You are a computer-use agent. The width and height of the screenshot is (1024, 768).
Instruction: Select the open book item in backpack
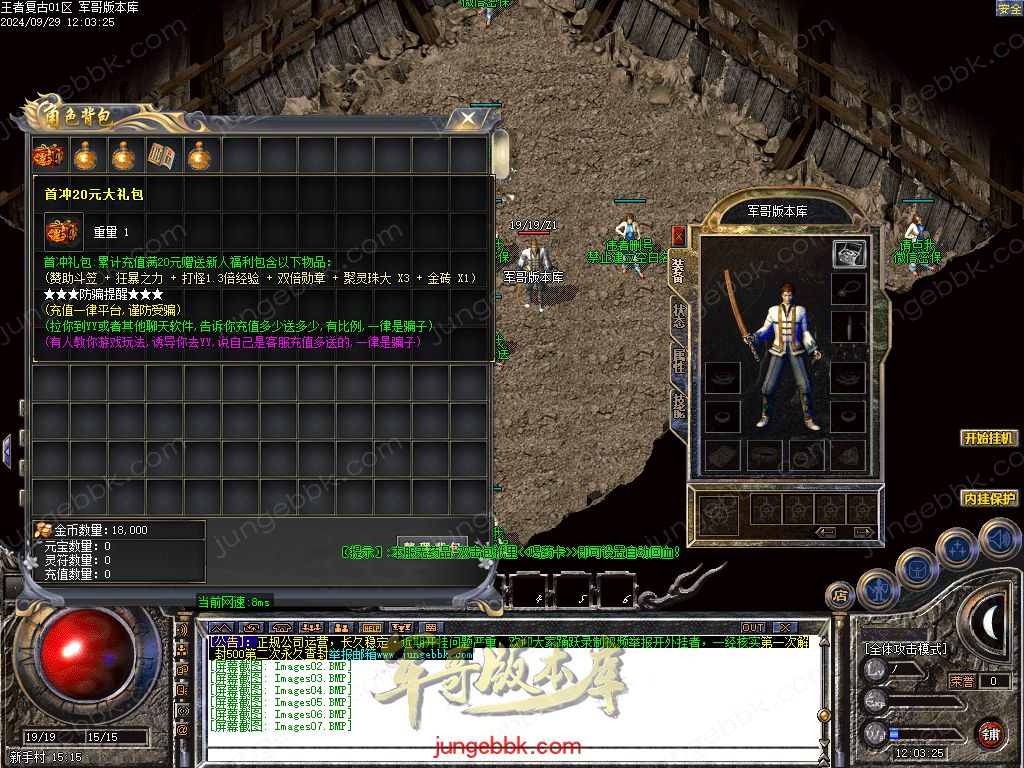coord(161,155)
